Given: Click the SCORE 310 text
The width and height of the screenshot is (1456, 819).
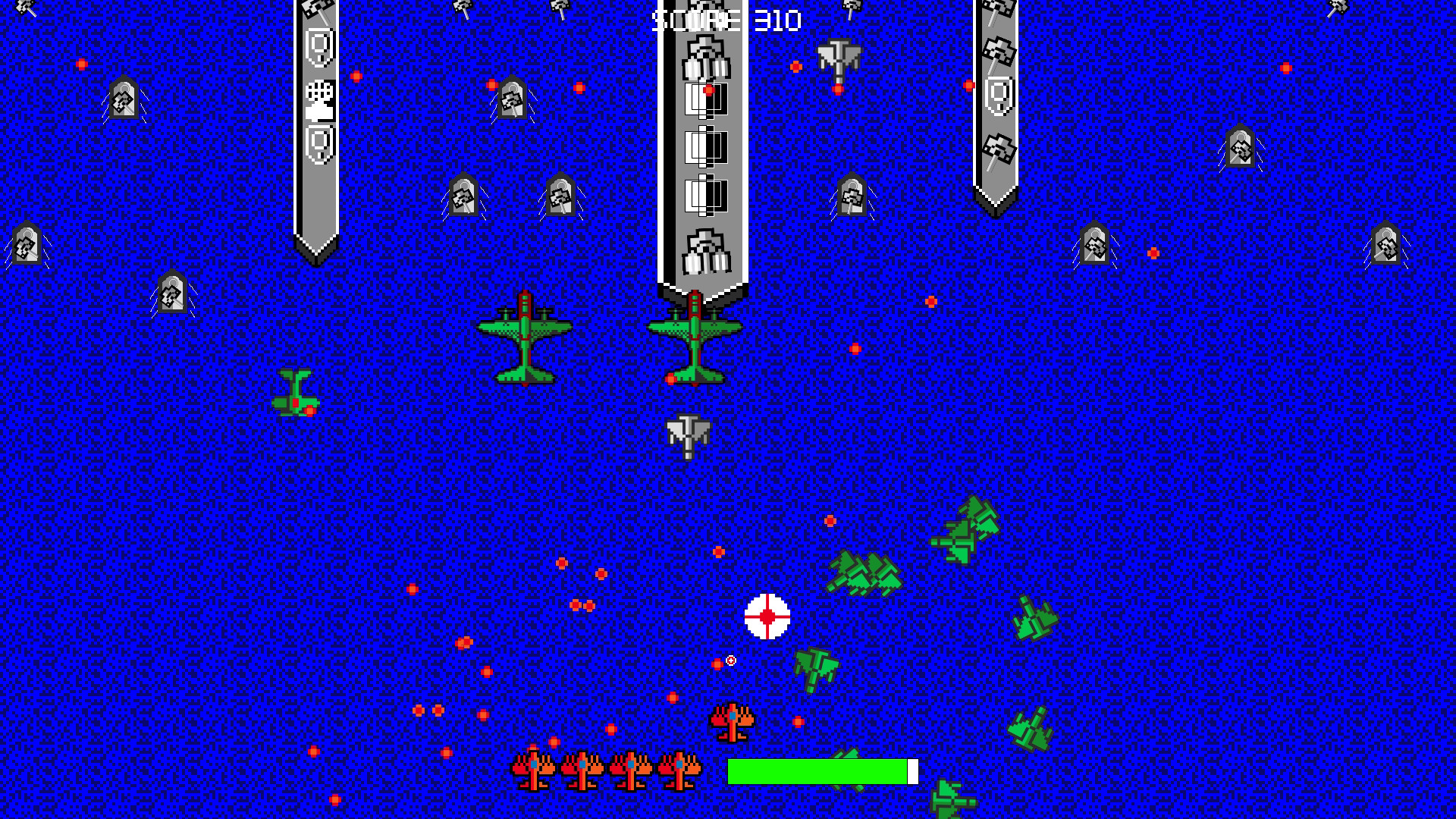Looking at the screenshot, I should [x=724, y=19].
